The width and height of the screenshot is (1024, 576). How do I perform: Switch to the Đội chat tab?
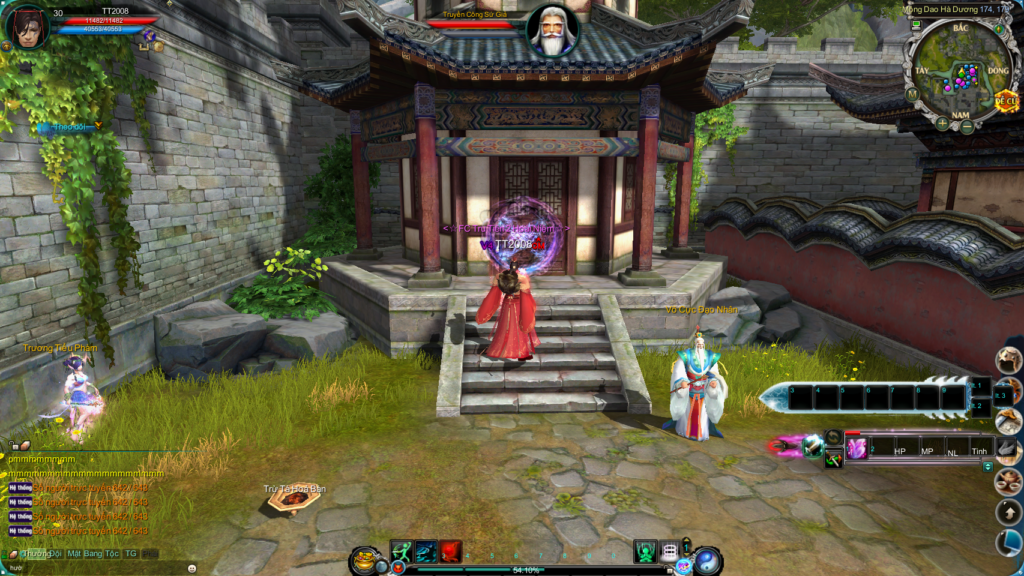57,553
